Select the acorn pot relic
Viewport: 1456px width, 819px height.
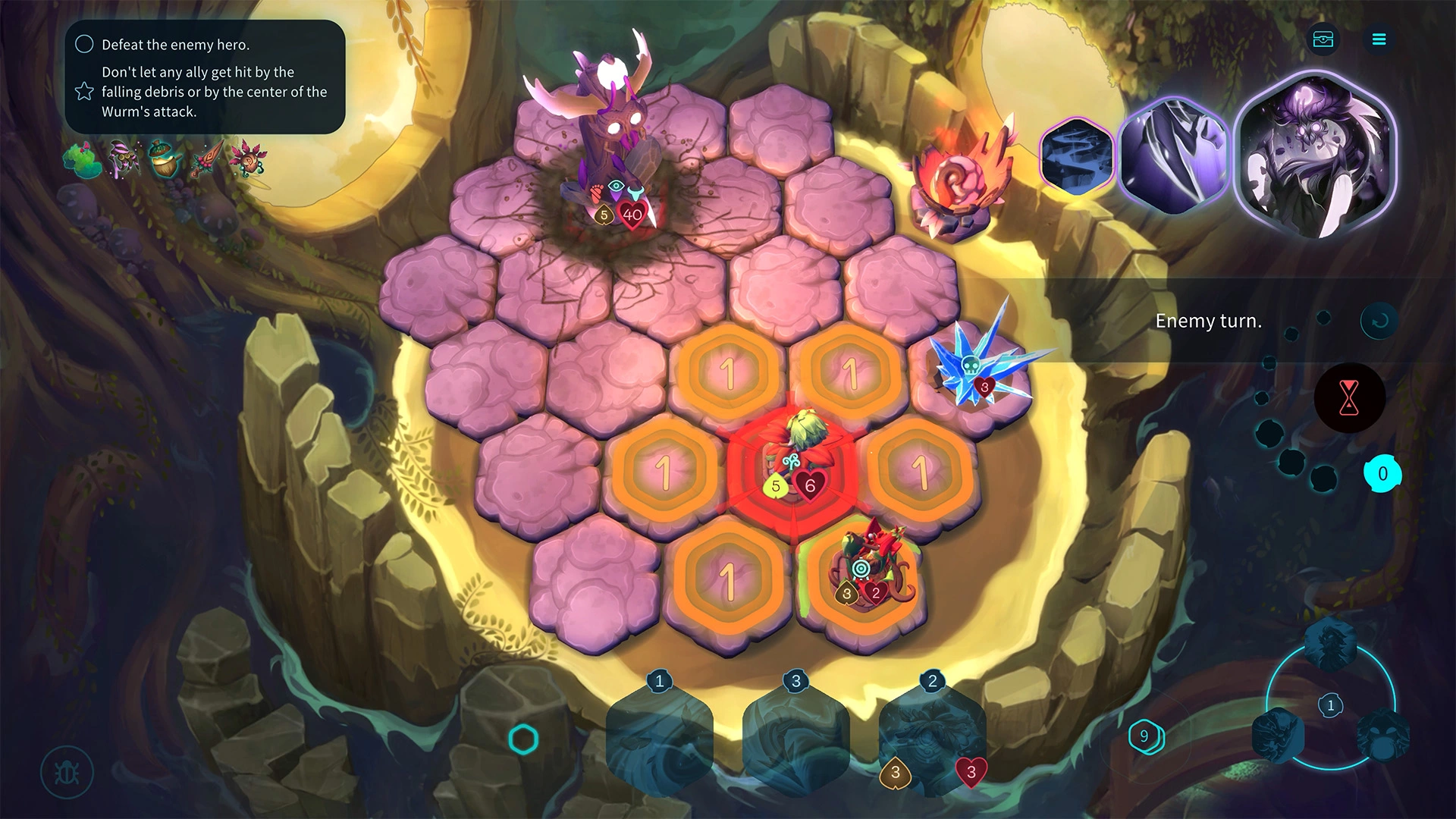coord(163,159)
